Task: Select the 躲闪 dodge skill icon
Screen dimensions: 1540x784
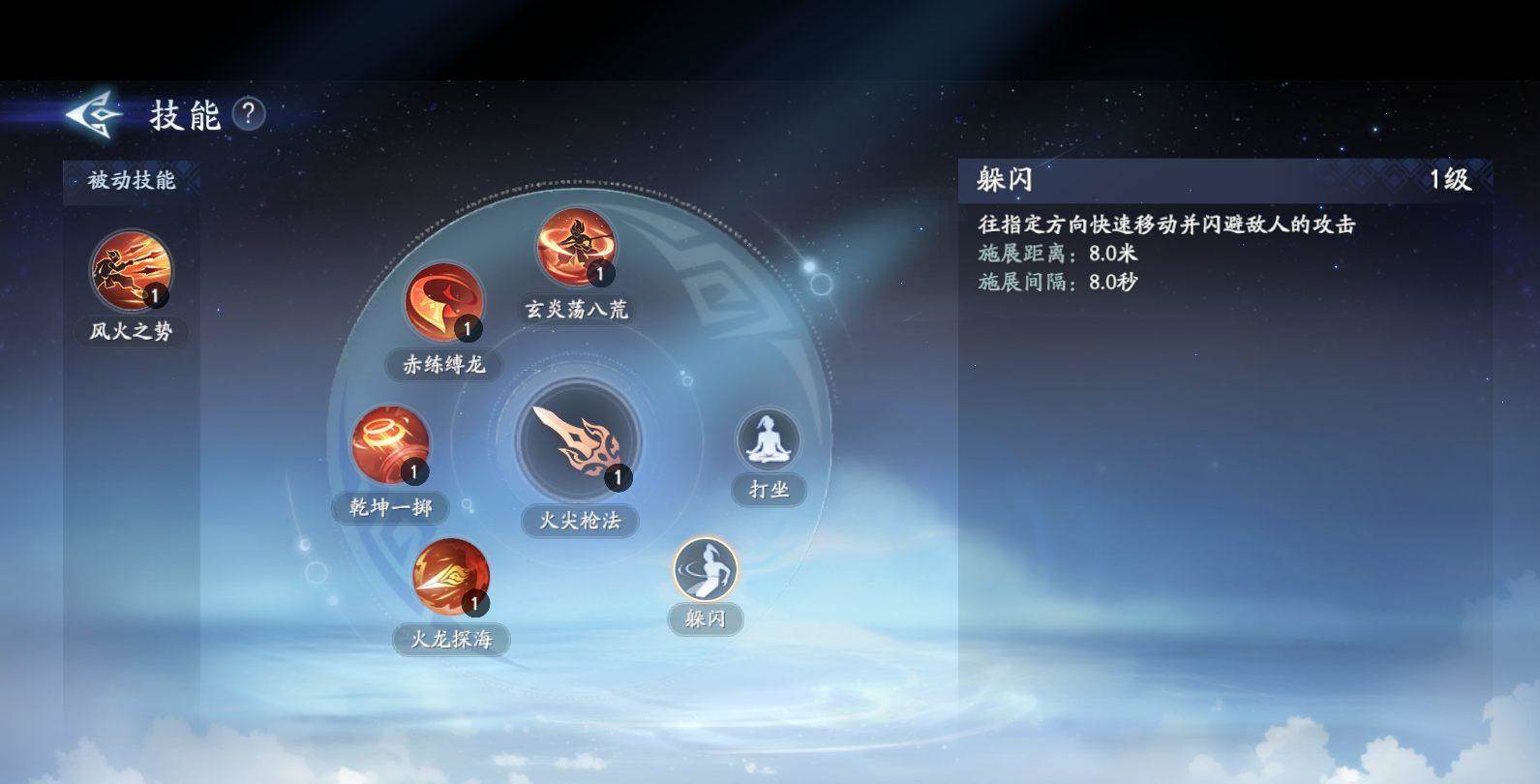Action: 705,571
